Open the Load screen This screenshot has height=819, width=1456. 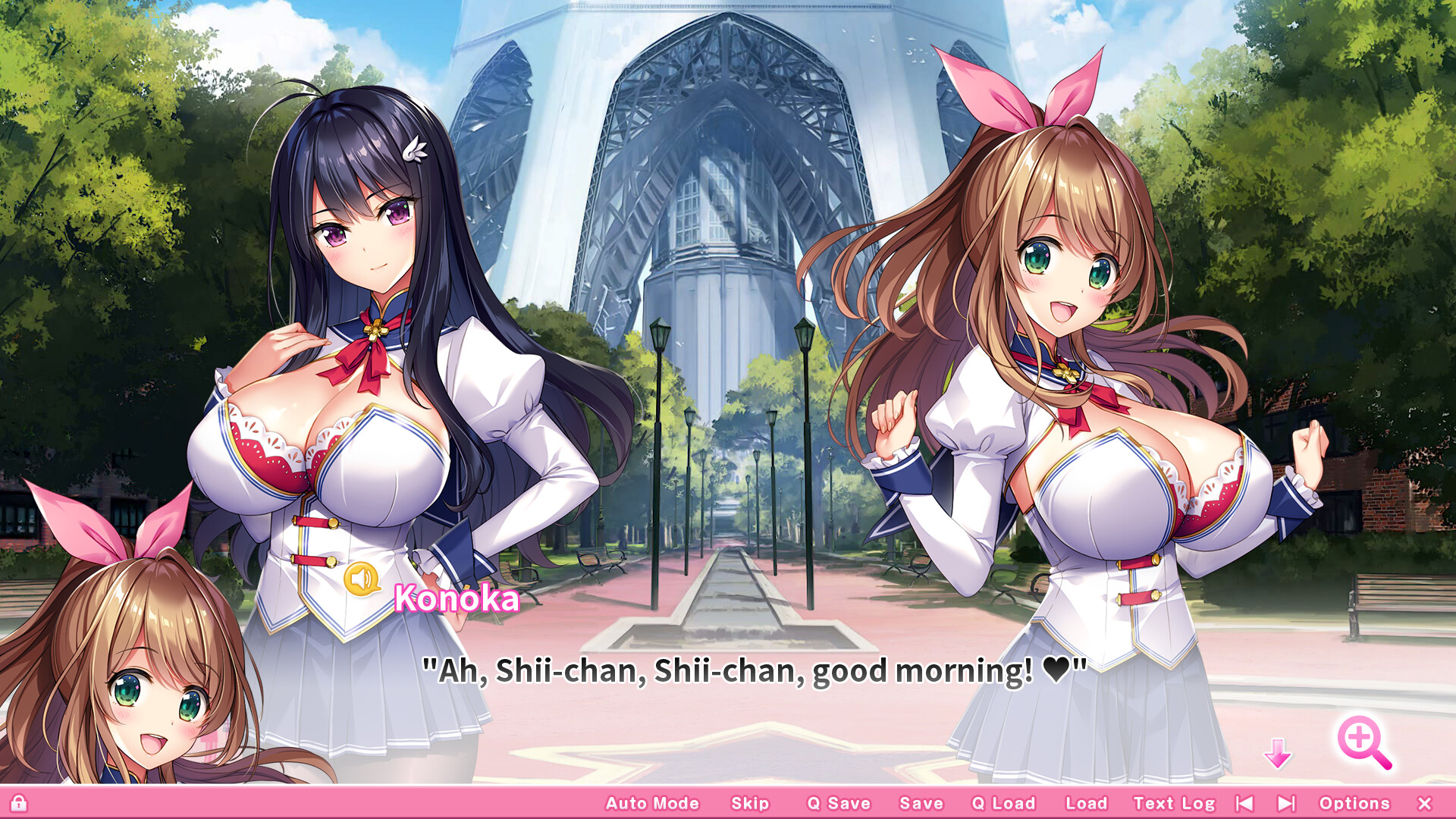coord(1087,803)
